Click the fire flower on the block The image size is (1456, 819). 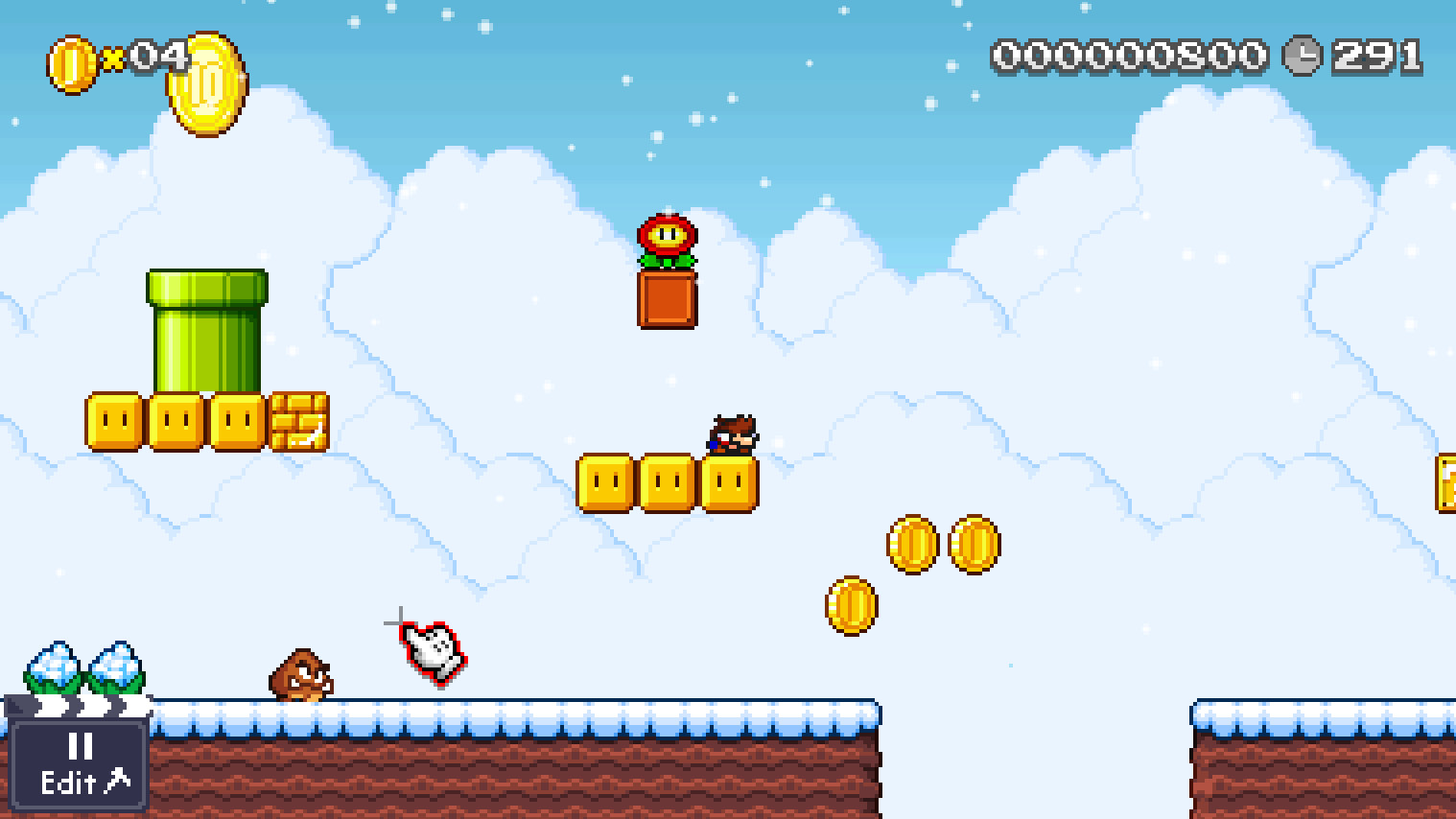(668, 242)
